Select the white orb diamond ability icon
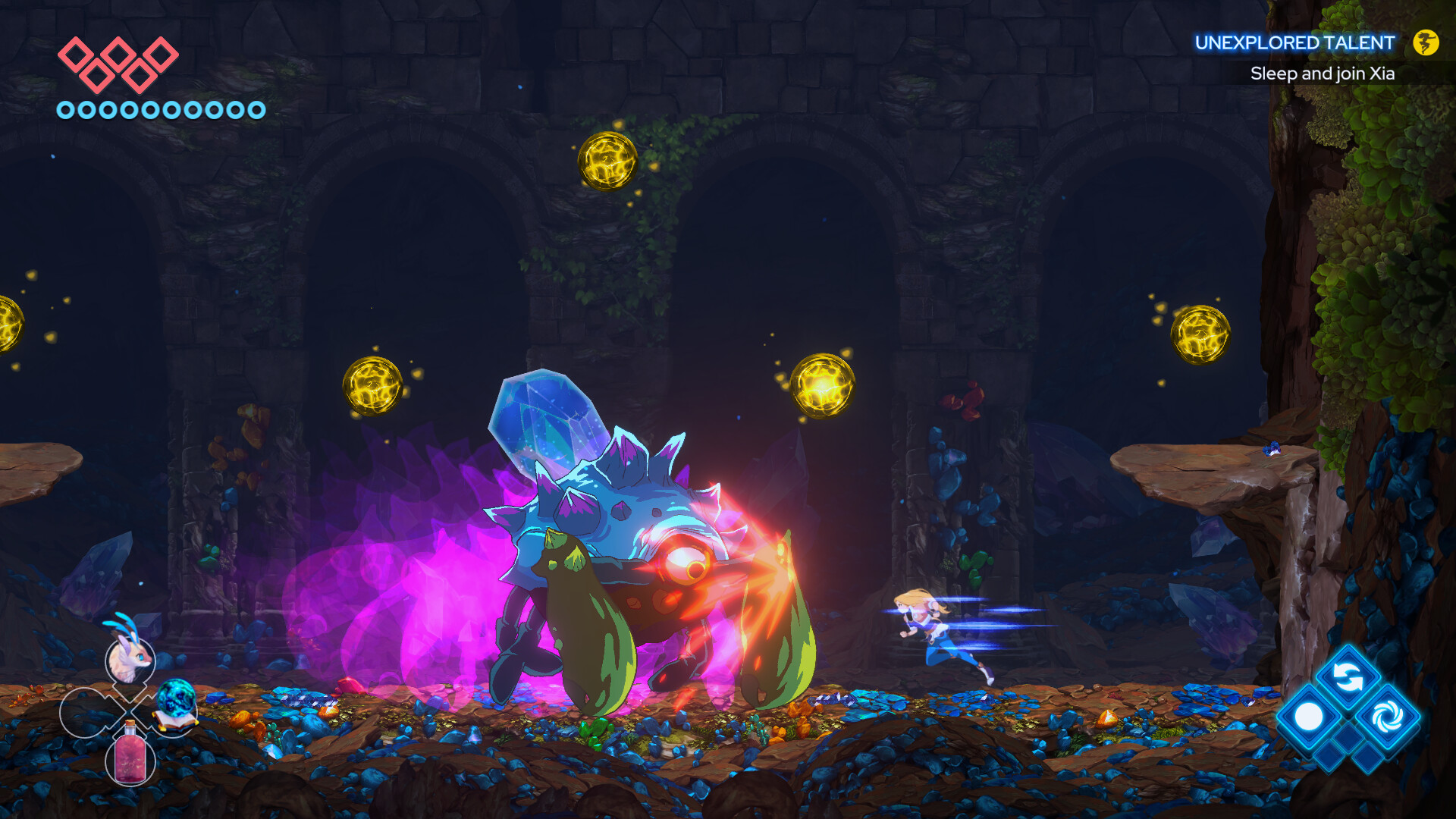 point(1310,714)
